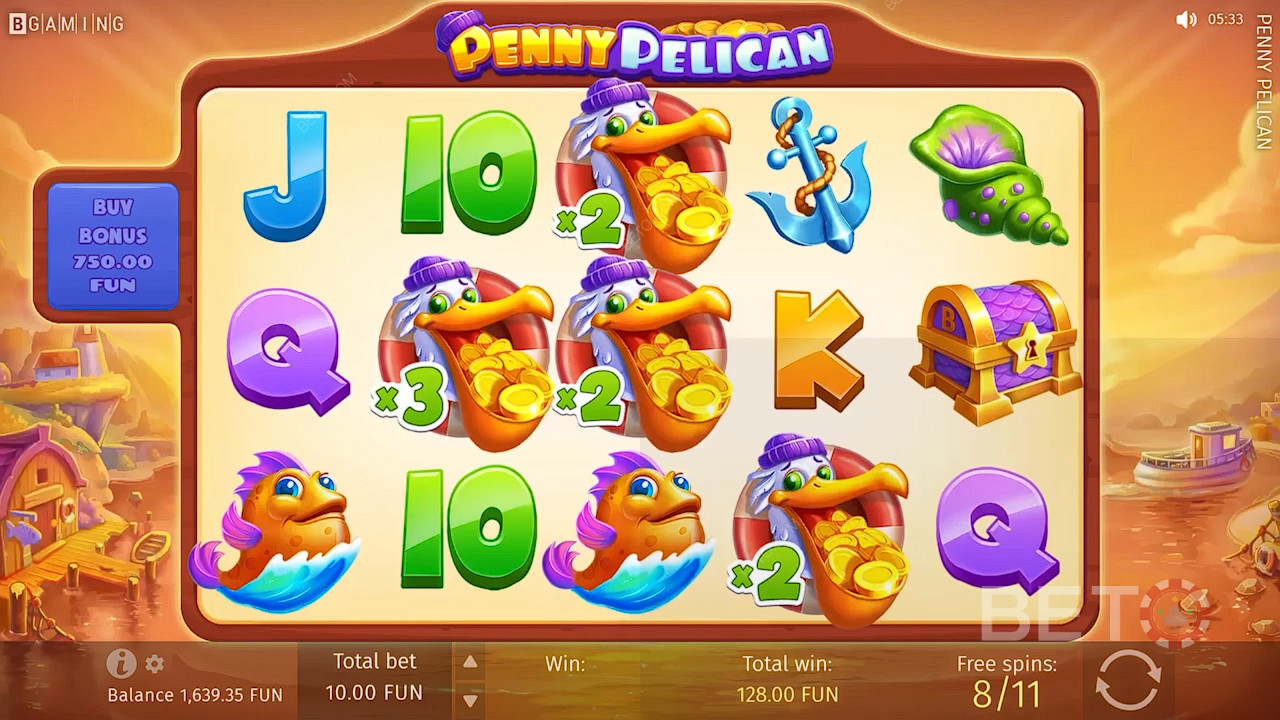Toggle the sound speaker icon

point(1186,20)
